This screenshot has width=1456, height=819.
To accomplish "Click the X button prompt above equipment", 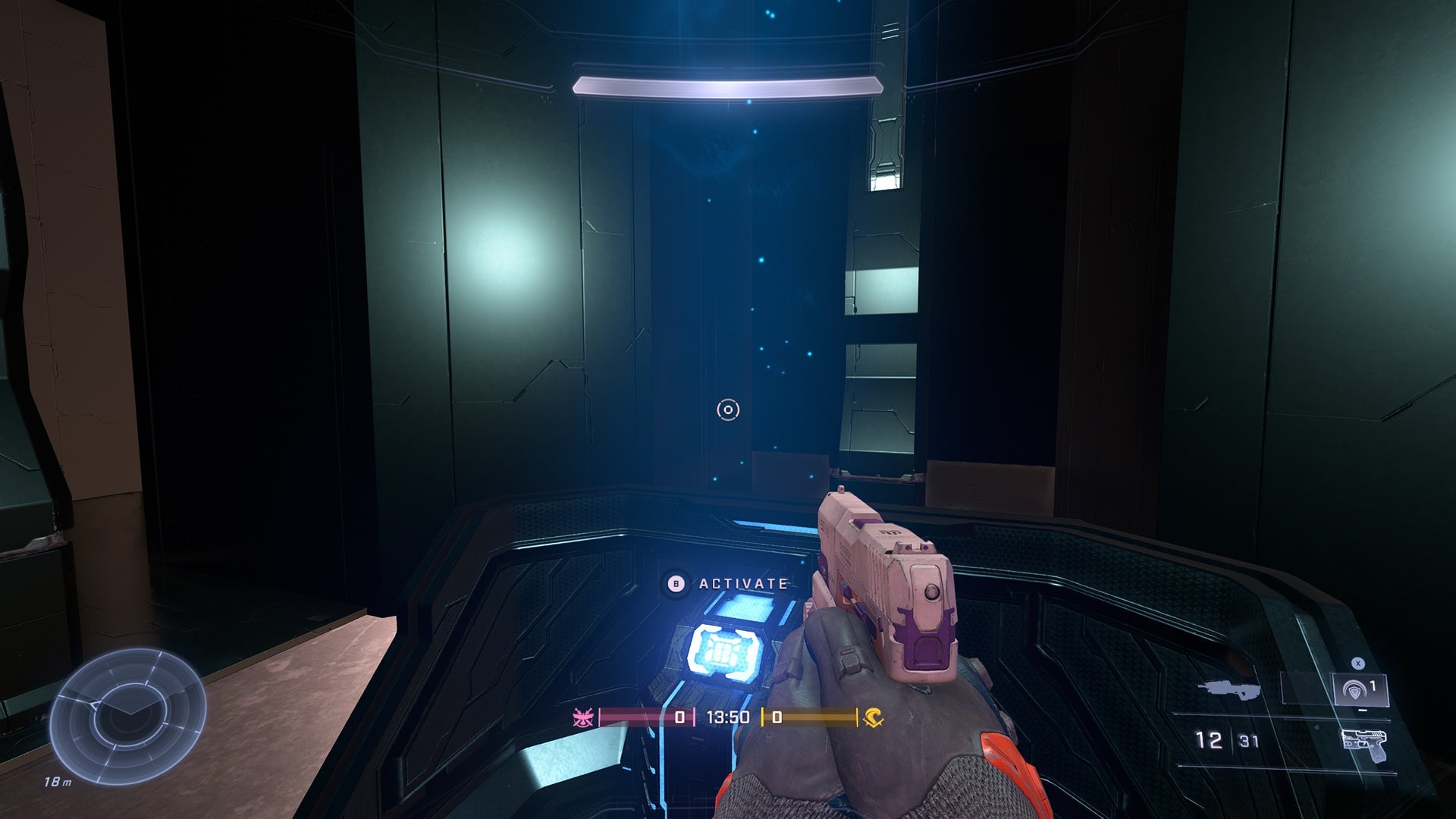I will [1357, 663].
